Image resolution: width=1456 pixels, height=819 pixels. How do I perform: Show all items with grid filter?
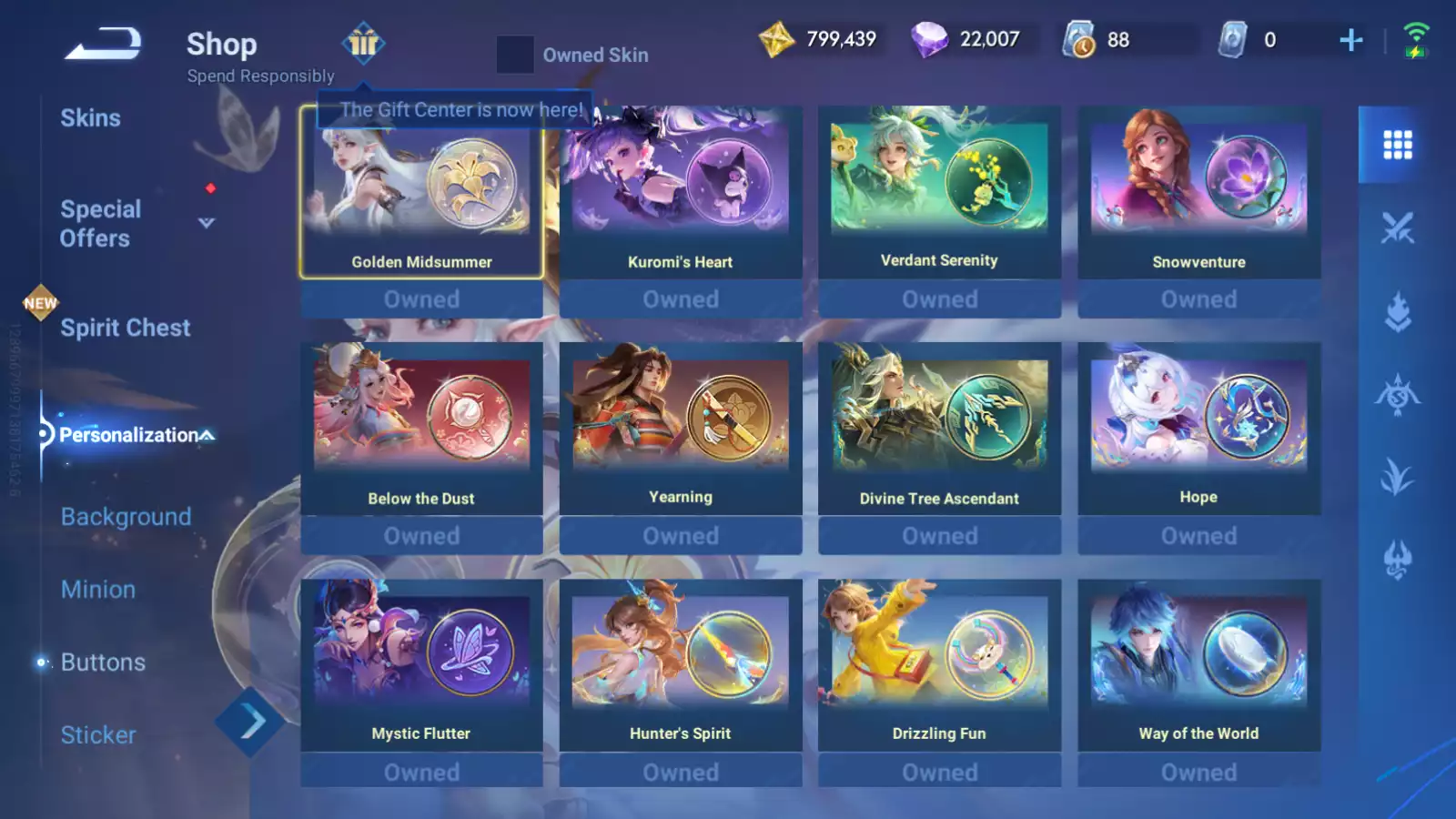pyautogui.click(x=1398, y=145)
